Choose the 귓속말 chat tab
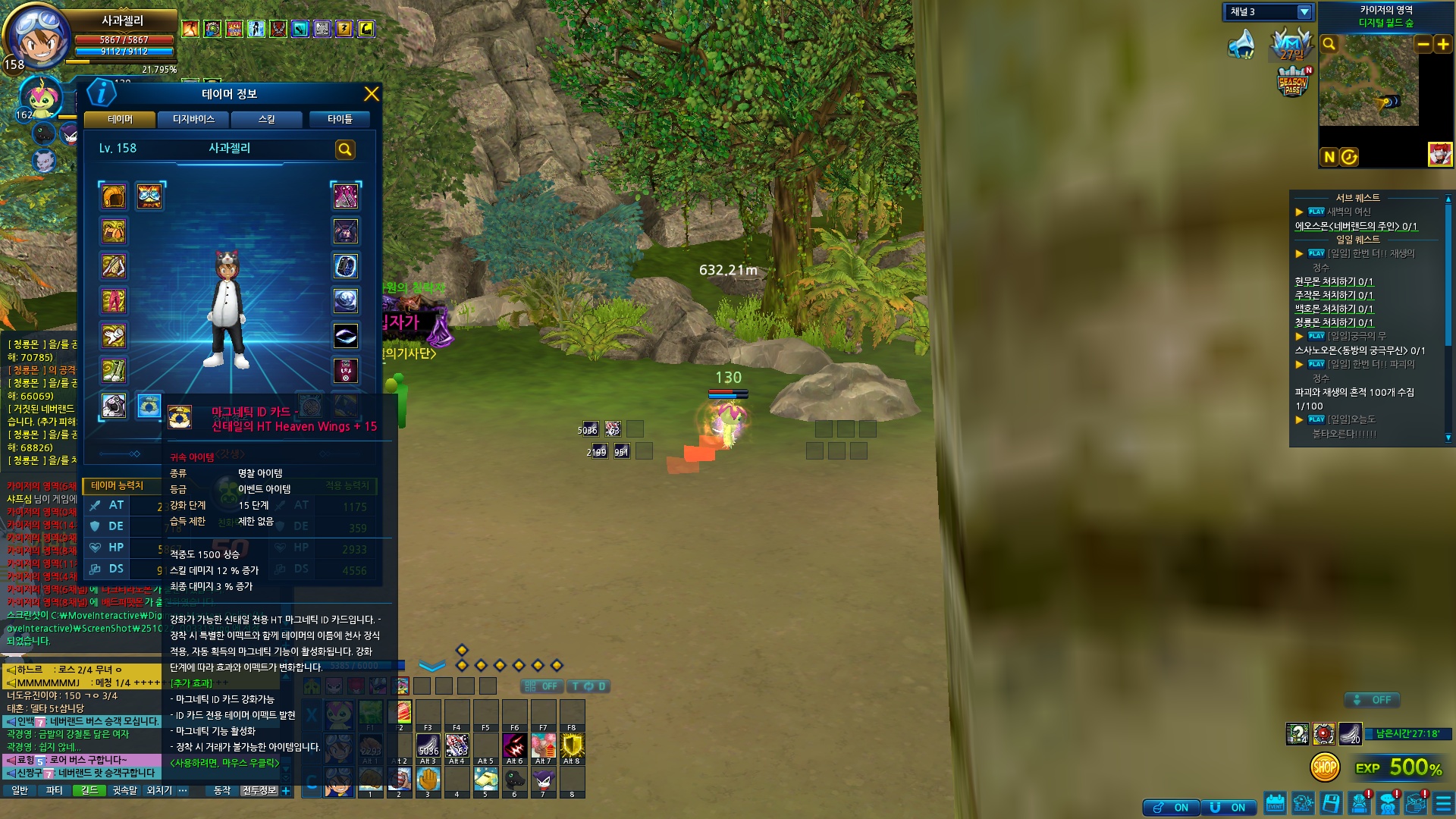1456x819 pixels. pyautogui.click(x=124, y=790)
